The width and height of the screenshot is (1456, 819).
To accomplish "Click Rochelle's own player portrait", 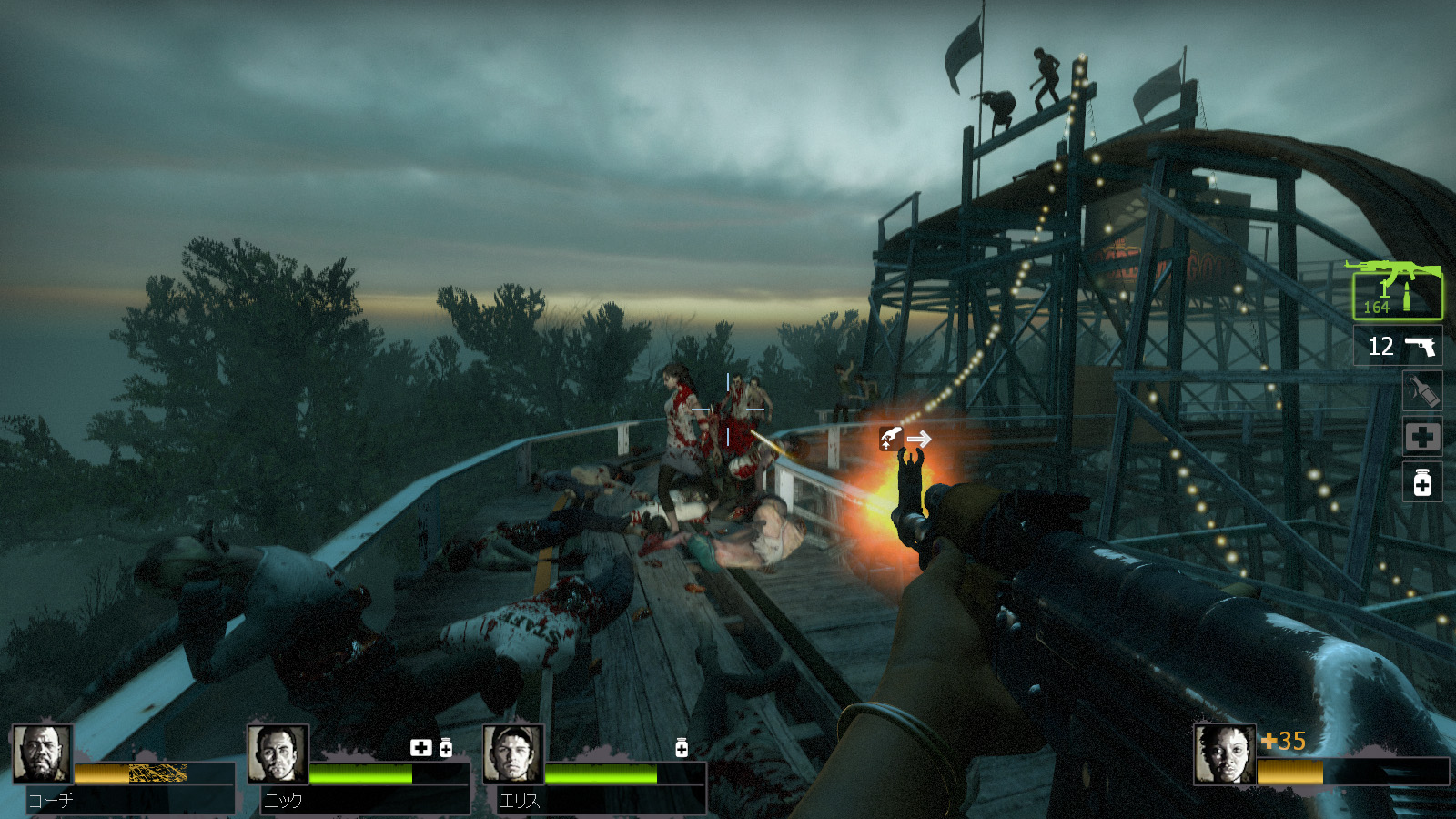I will point(1224,753).
